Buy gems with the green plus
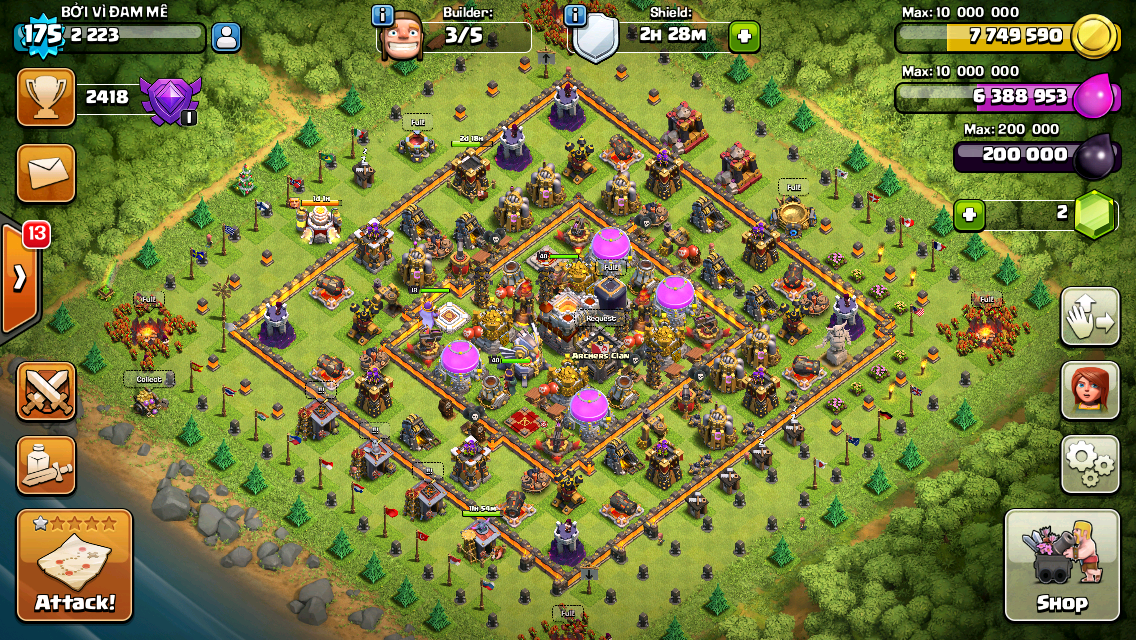Viewport: 1136px width, 640px height. (967, 214)
